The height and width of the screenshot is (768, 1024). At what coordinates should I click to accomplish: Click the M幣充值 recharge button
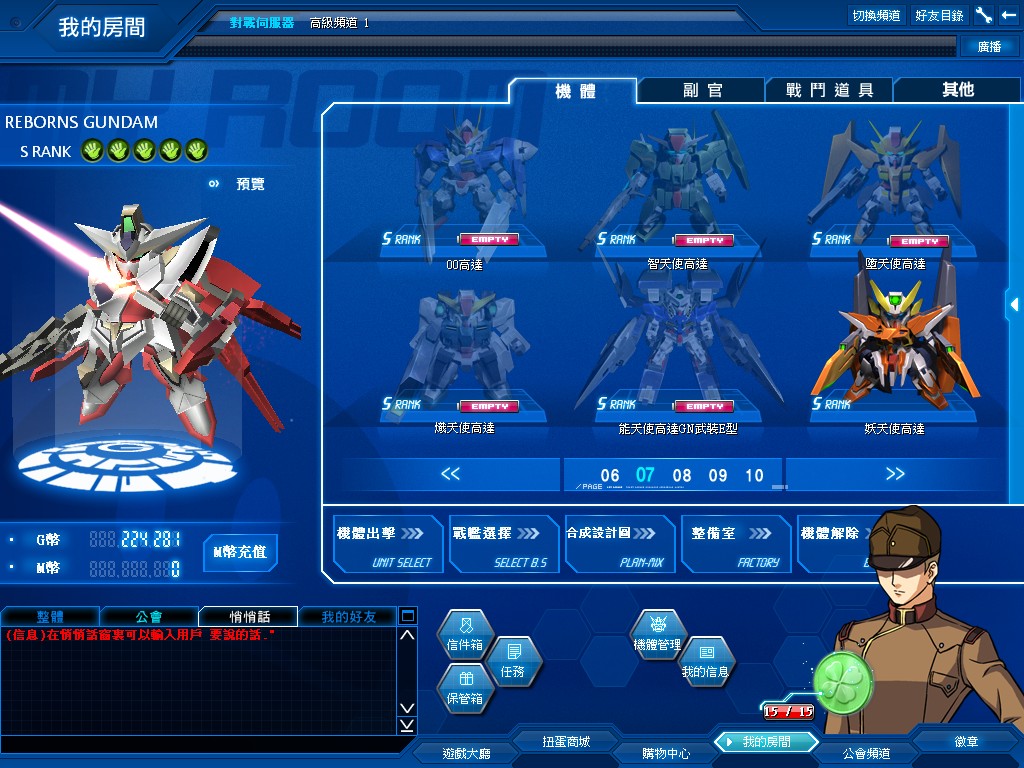coord(240,552)
